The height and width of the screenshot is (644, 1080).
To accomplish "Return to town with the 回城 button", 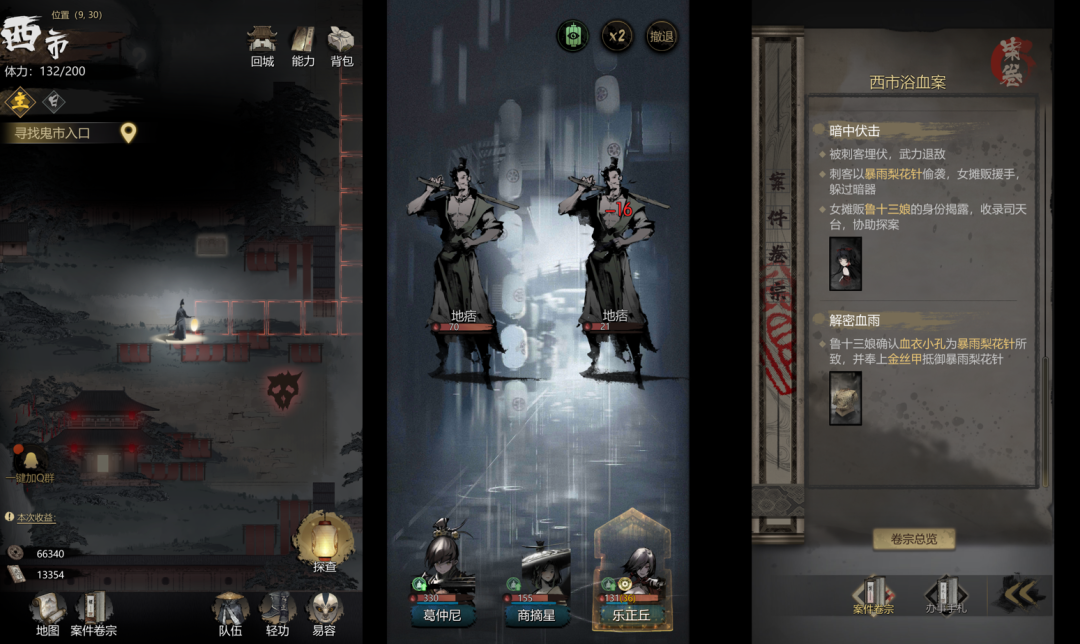I will tap(262, 45).
